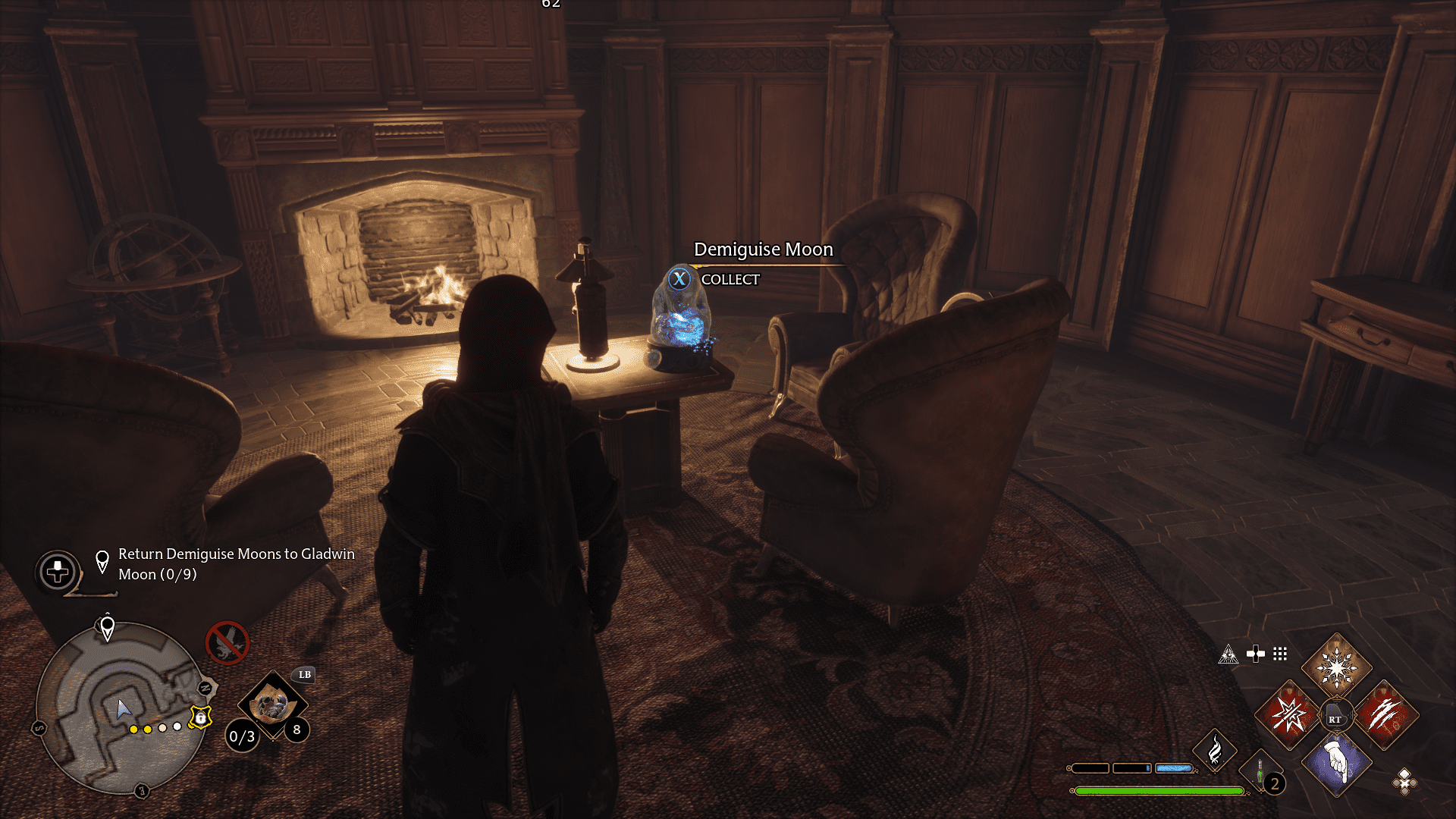
Task: Select the no-flying crossed-out bird icon
Action: pos(227,643)
